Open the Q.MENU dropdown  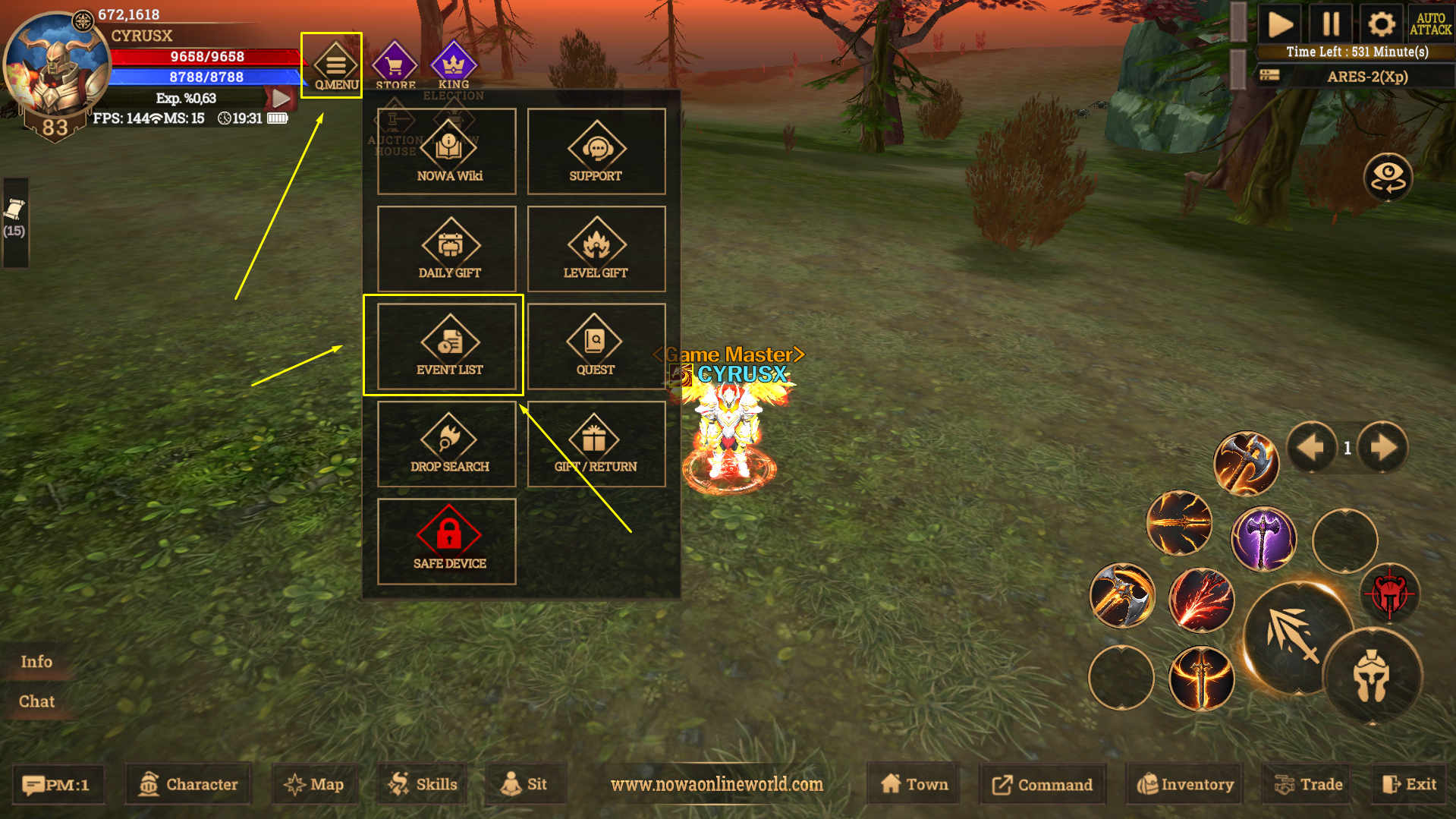(x=335, y=65)
